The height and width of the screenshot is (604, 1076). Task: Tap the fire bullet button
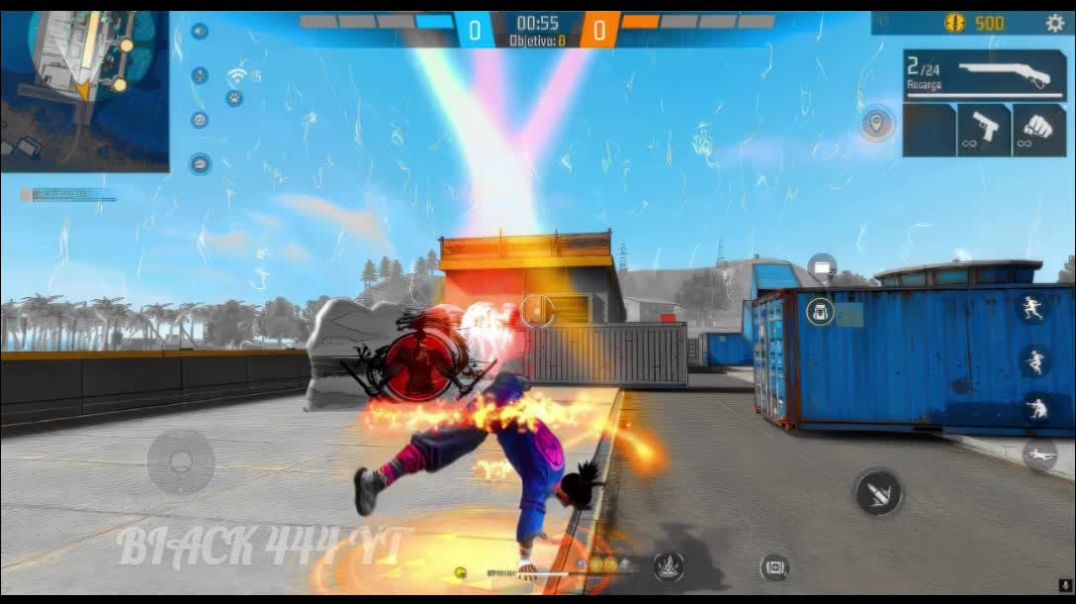click(x=878, y=492)
